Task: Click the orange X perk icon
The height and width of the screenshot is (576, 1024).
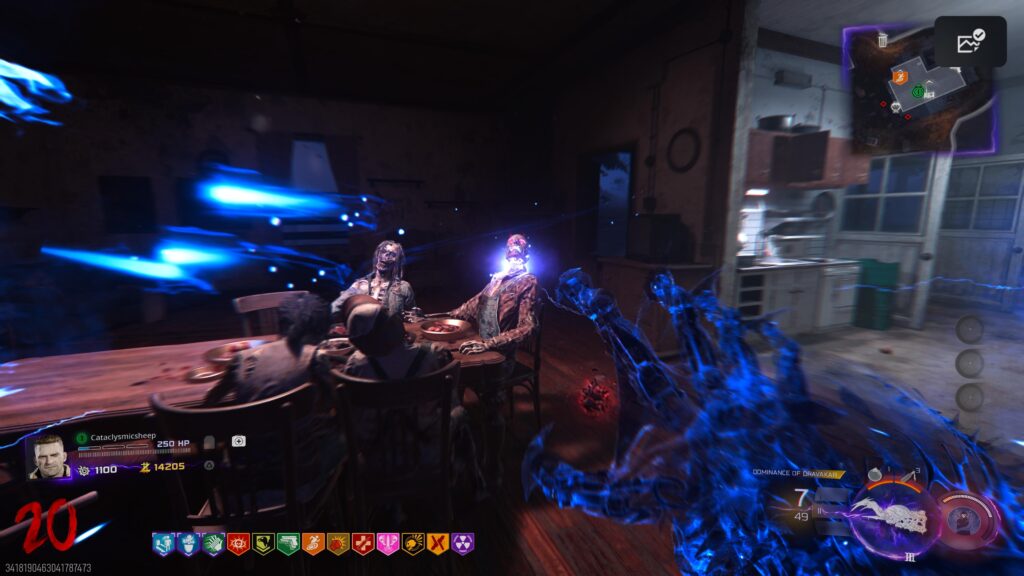Action: tap(437, 544)
